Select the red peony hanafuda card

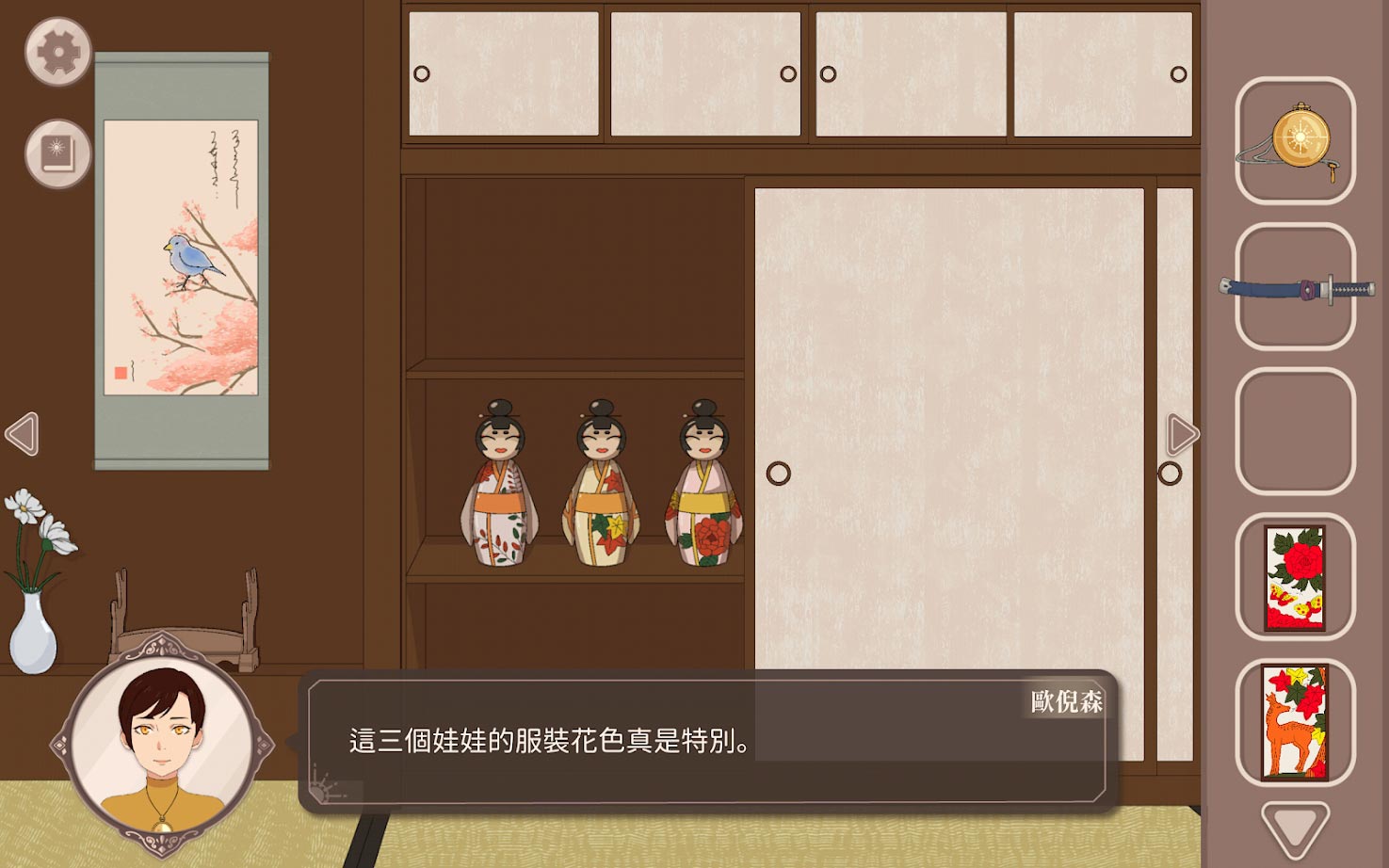(x=1294, y=579)
